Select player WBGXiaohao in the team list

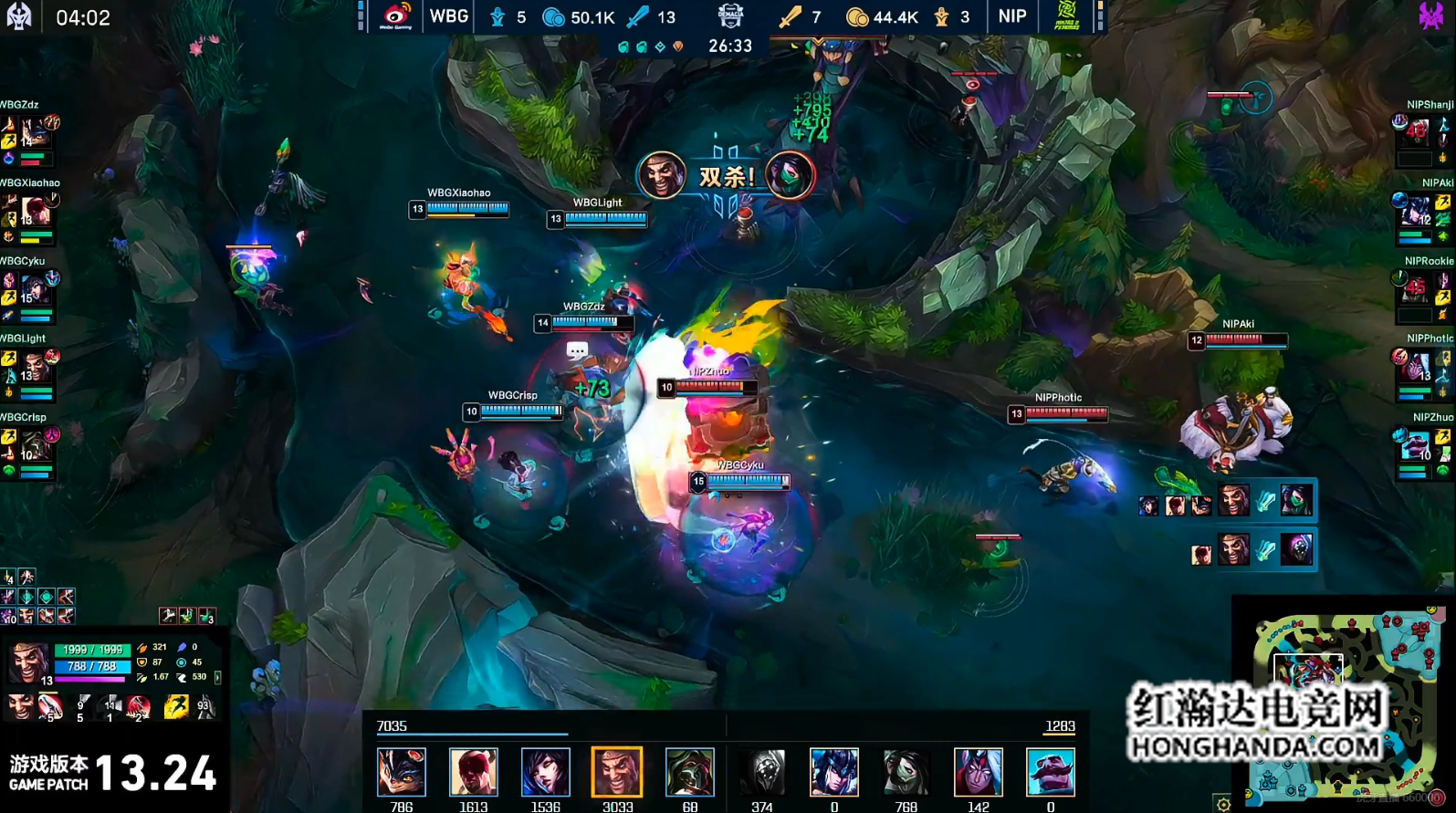coord(29,212)
